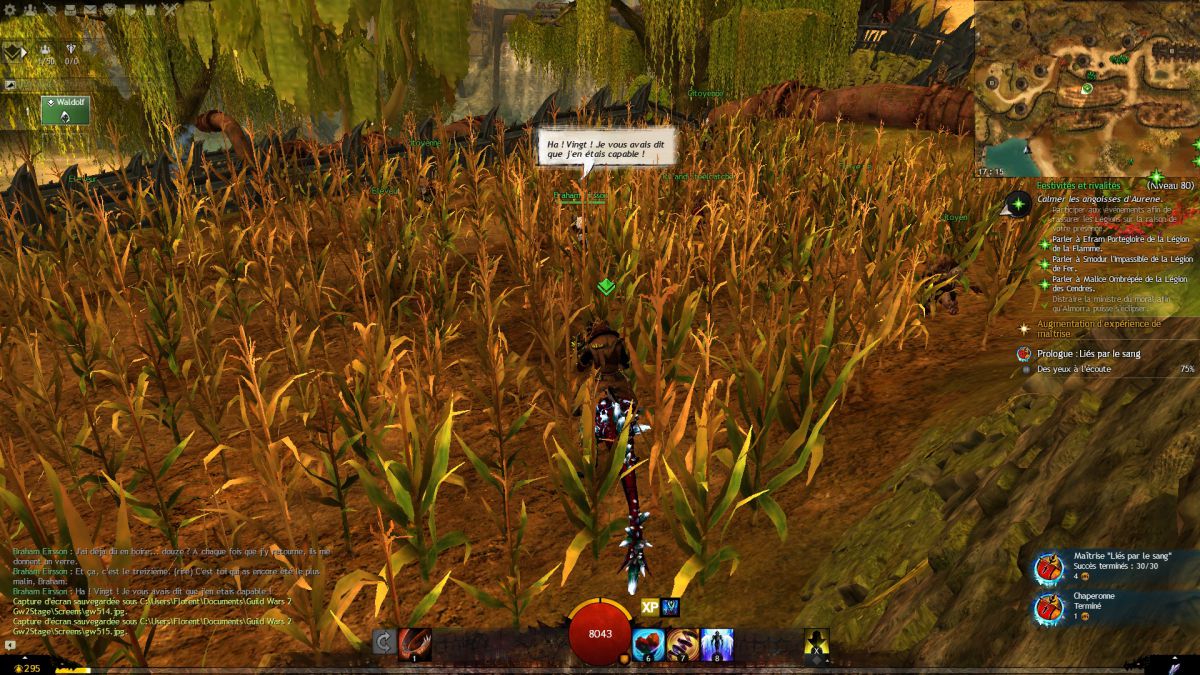This screenshot has width=1200, height=675.
Task: Select the Prologue : Liés par le sang tracker
Action: pyautogui.click(x=1089, y=353)
